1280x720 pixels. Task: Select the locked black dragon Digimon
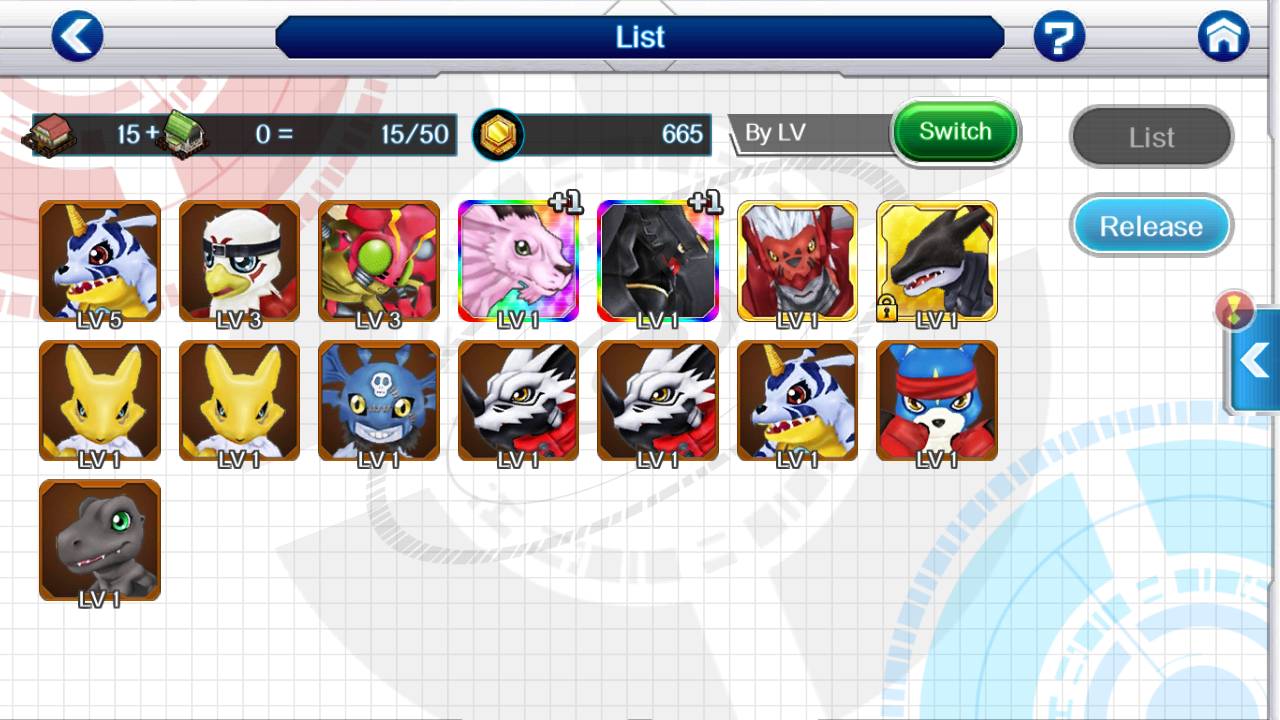[x=937, y=261]
